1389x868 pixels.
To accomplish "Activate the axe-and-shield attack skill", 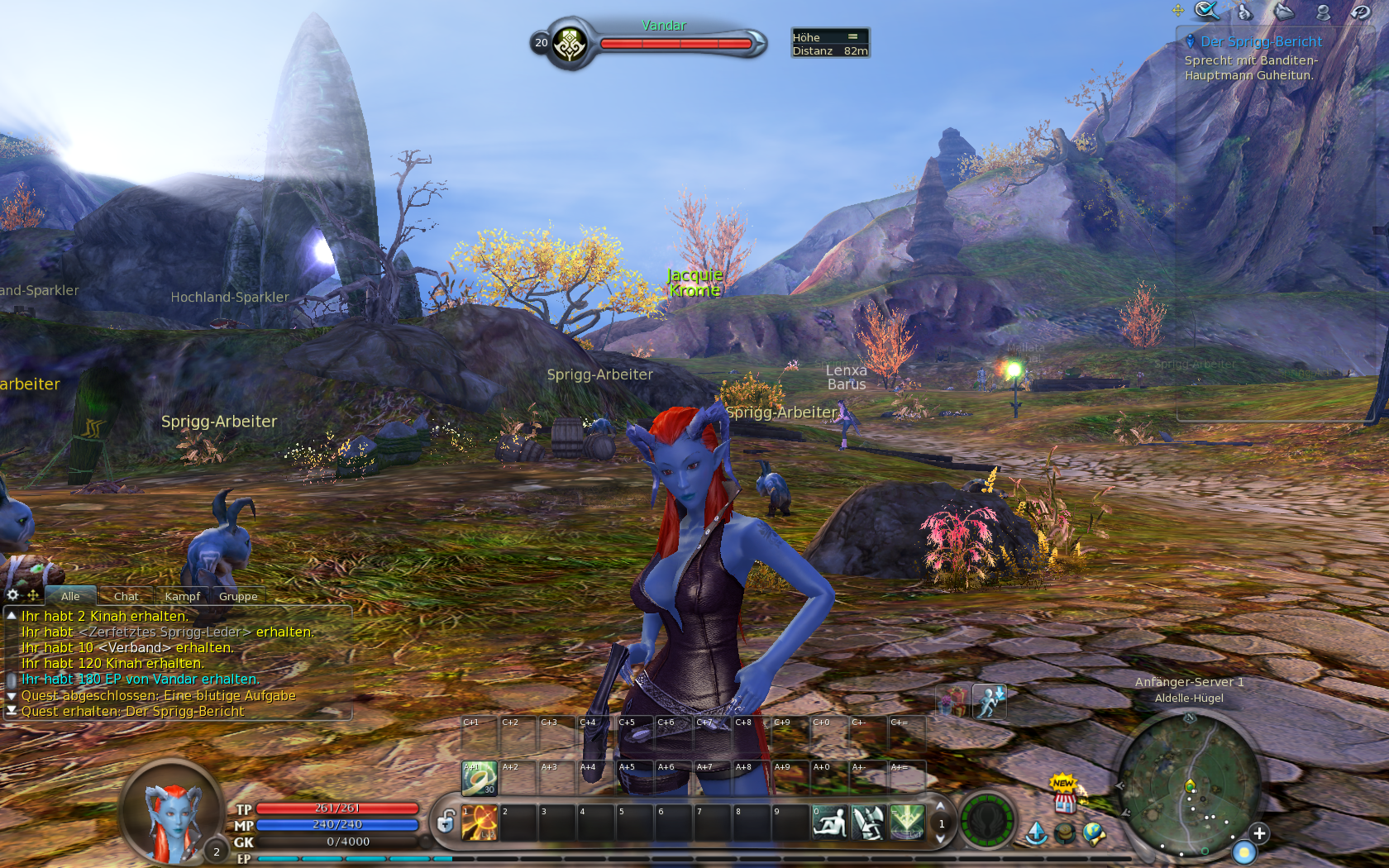I will pyautogui.click(x=868, y=823).
